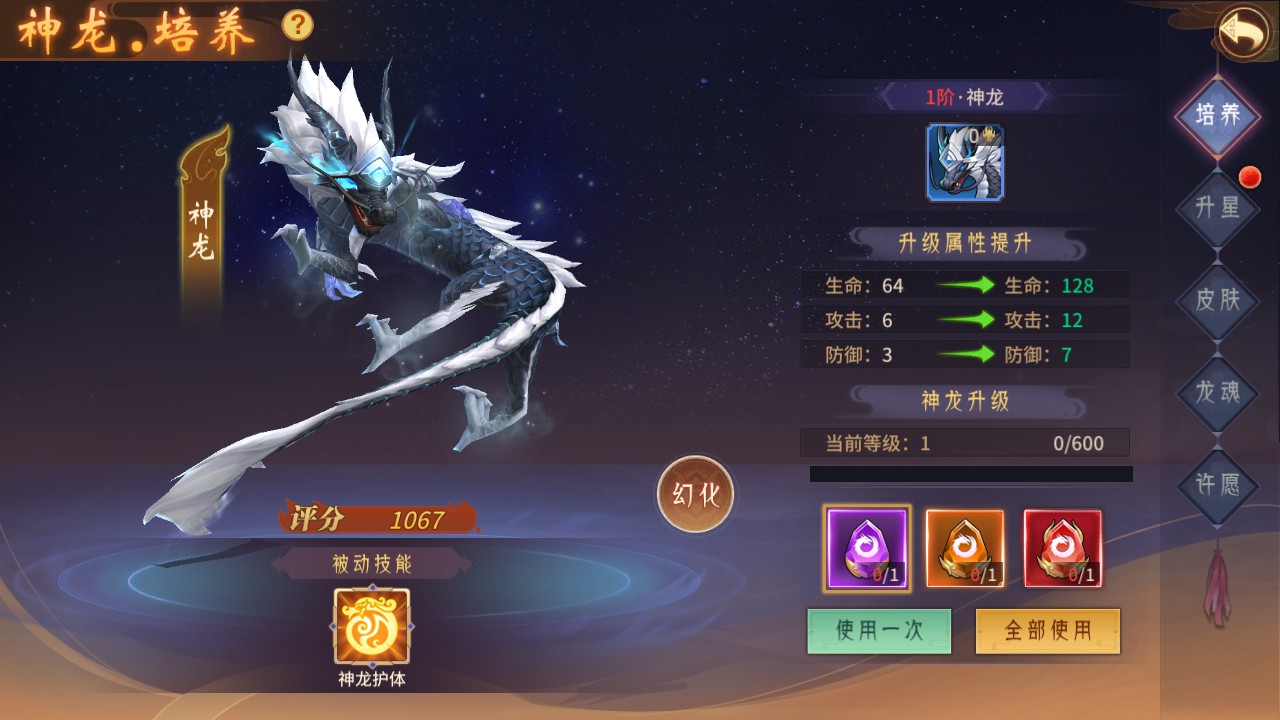Use one item with 使用一次
Viewport: 1280px width, 720px height.
(879, 630)
